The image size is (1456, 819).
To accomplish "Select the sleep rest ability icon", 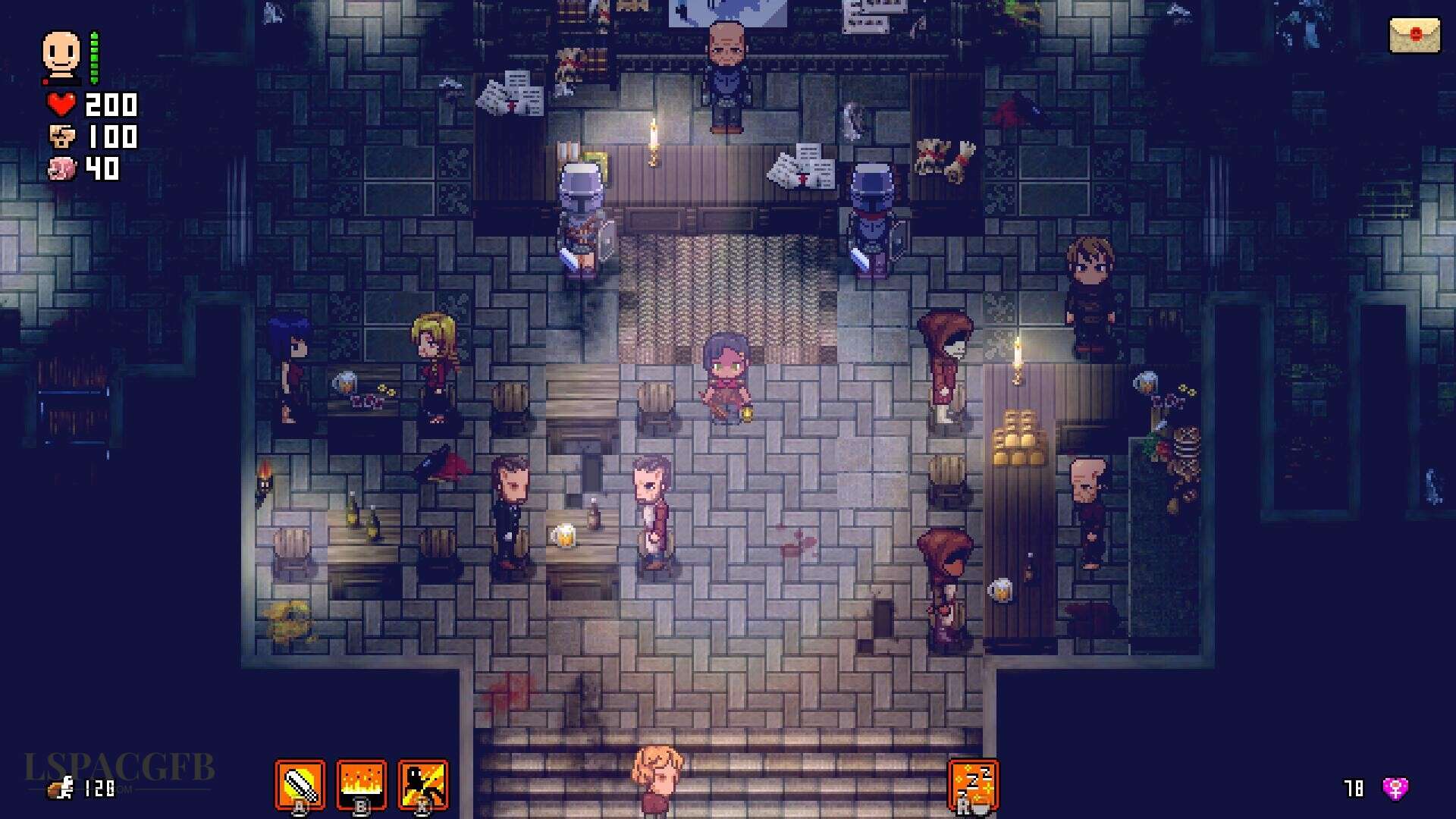I will click(973, 784).
